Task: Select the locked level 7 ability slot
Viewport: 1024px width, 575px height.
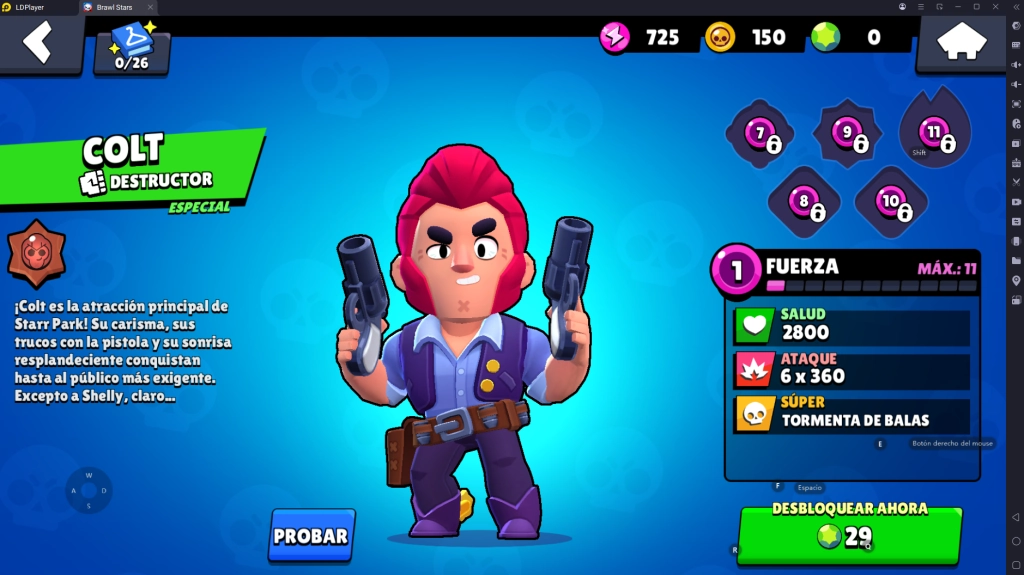Action: point(761,134)
